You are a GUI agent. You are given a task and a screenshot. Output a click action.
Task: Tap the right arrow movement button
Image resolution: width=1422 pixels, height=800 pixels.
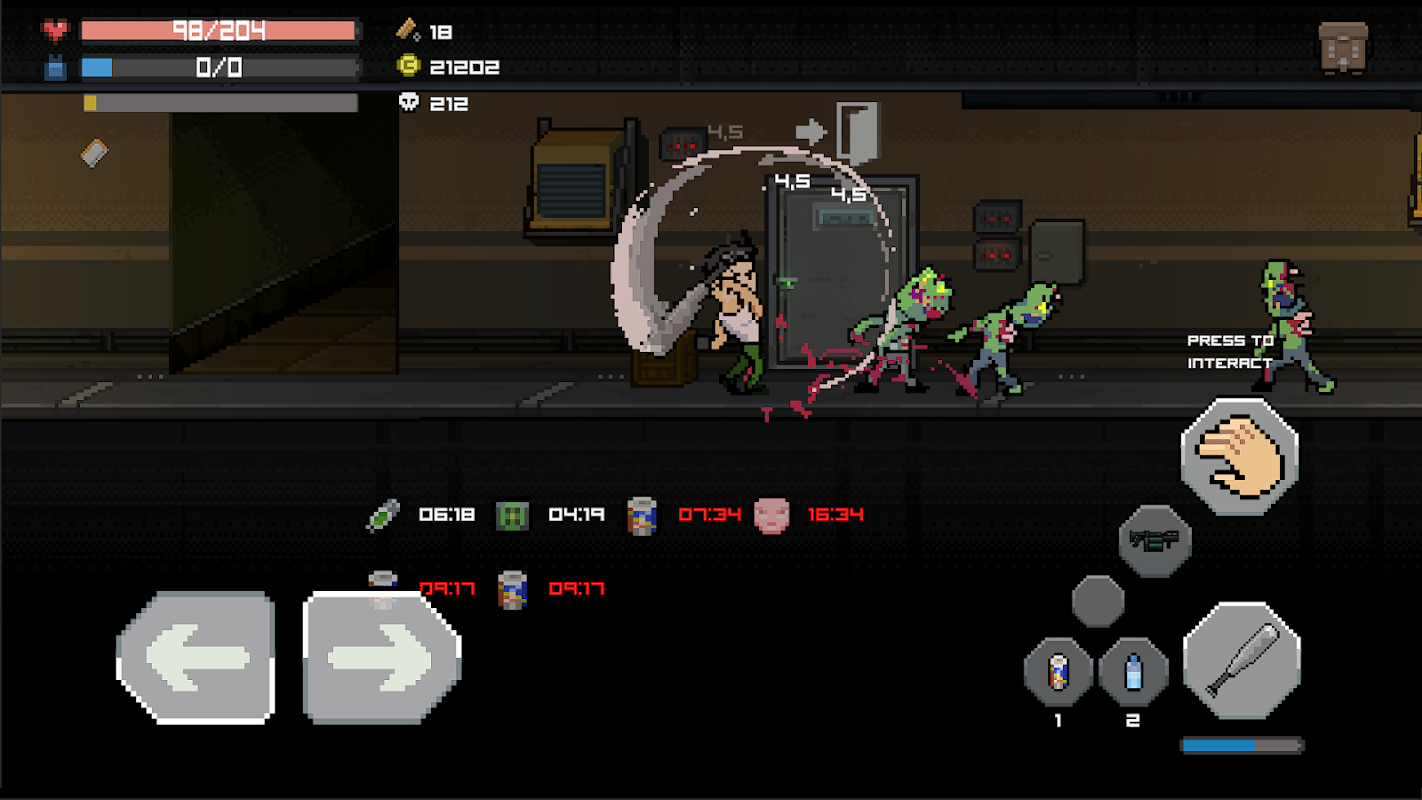tap(382, 657)
